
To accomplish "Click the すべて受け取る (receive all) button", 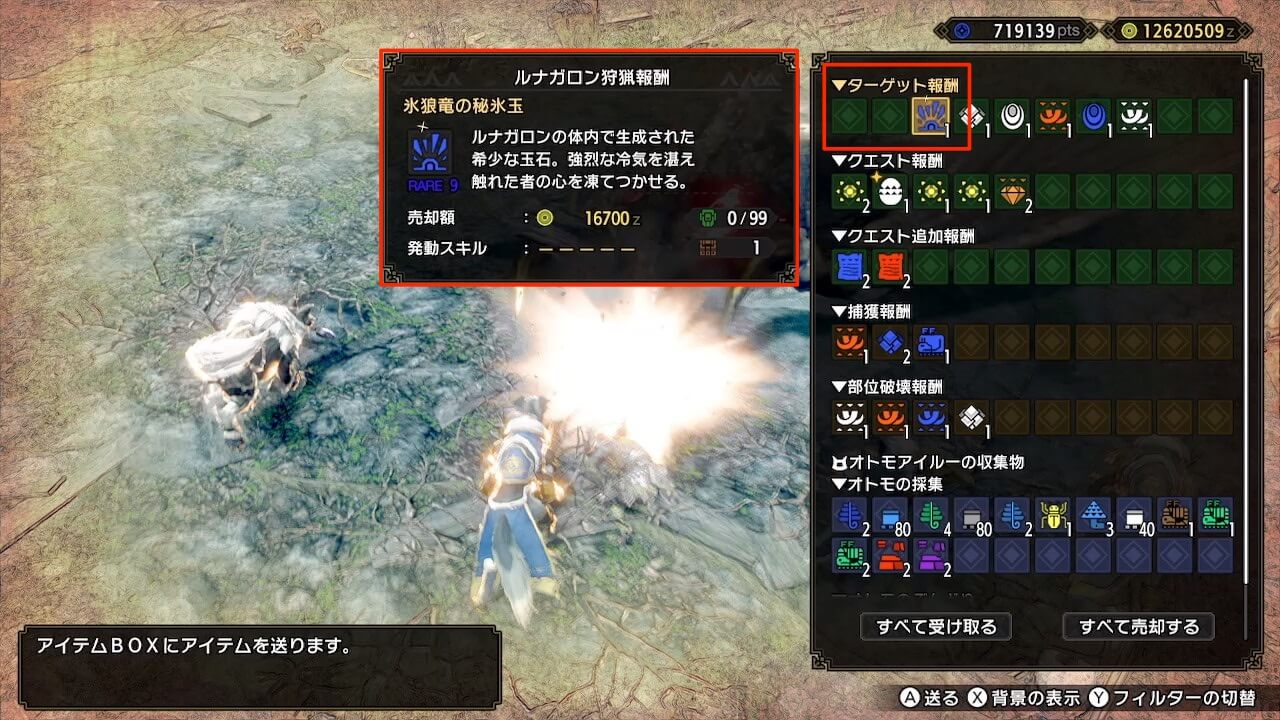I will pos(936,627).
